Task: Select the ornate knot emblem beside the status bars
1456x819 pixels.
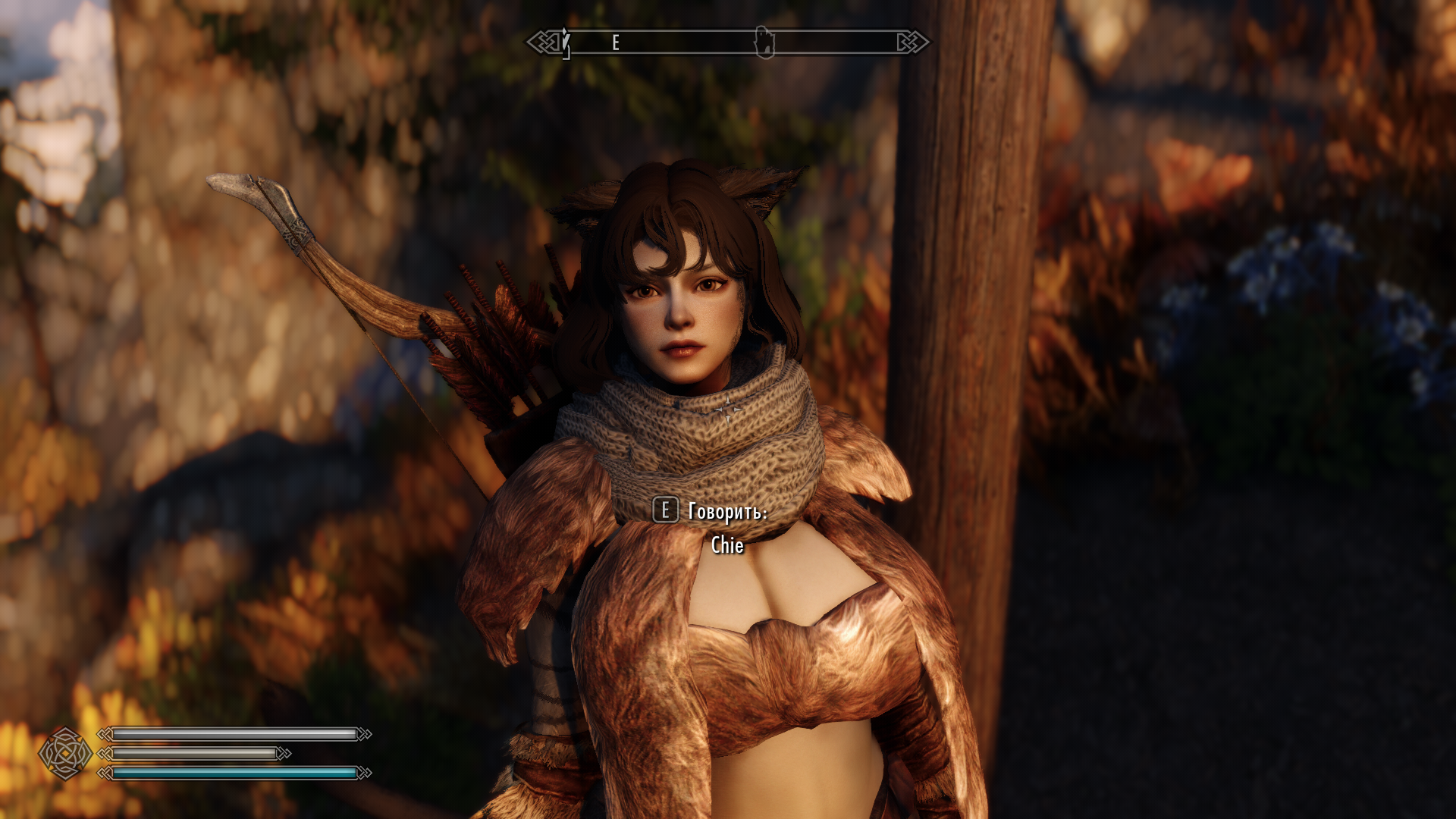Action: [65, 753]
